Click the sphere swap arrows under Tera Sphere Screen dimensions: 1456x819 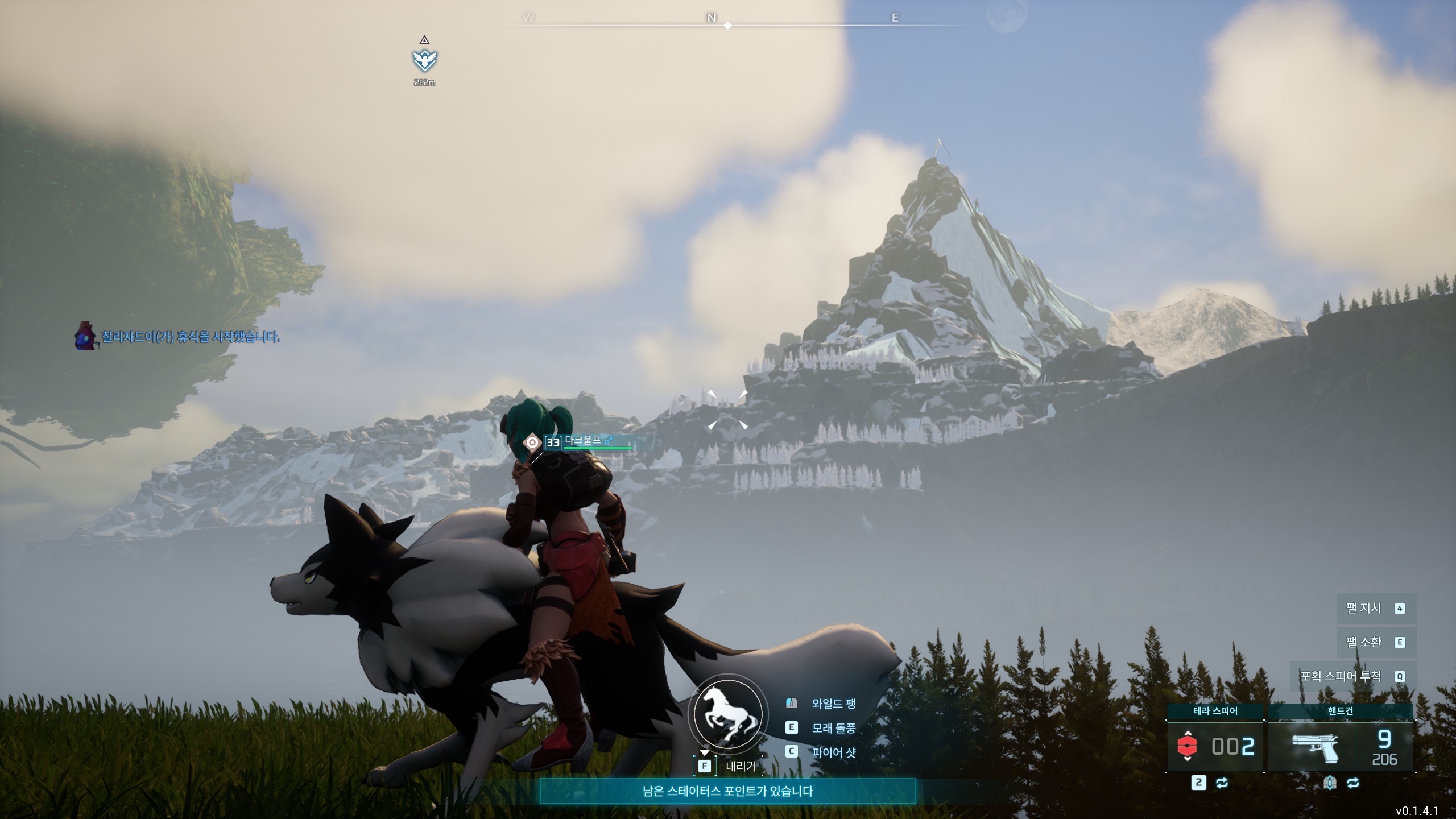pos(1222,783)
